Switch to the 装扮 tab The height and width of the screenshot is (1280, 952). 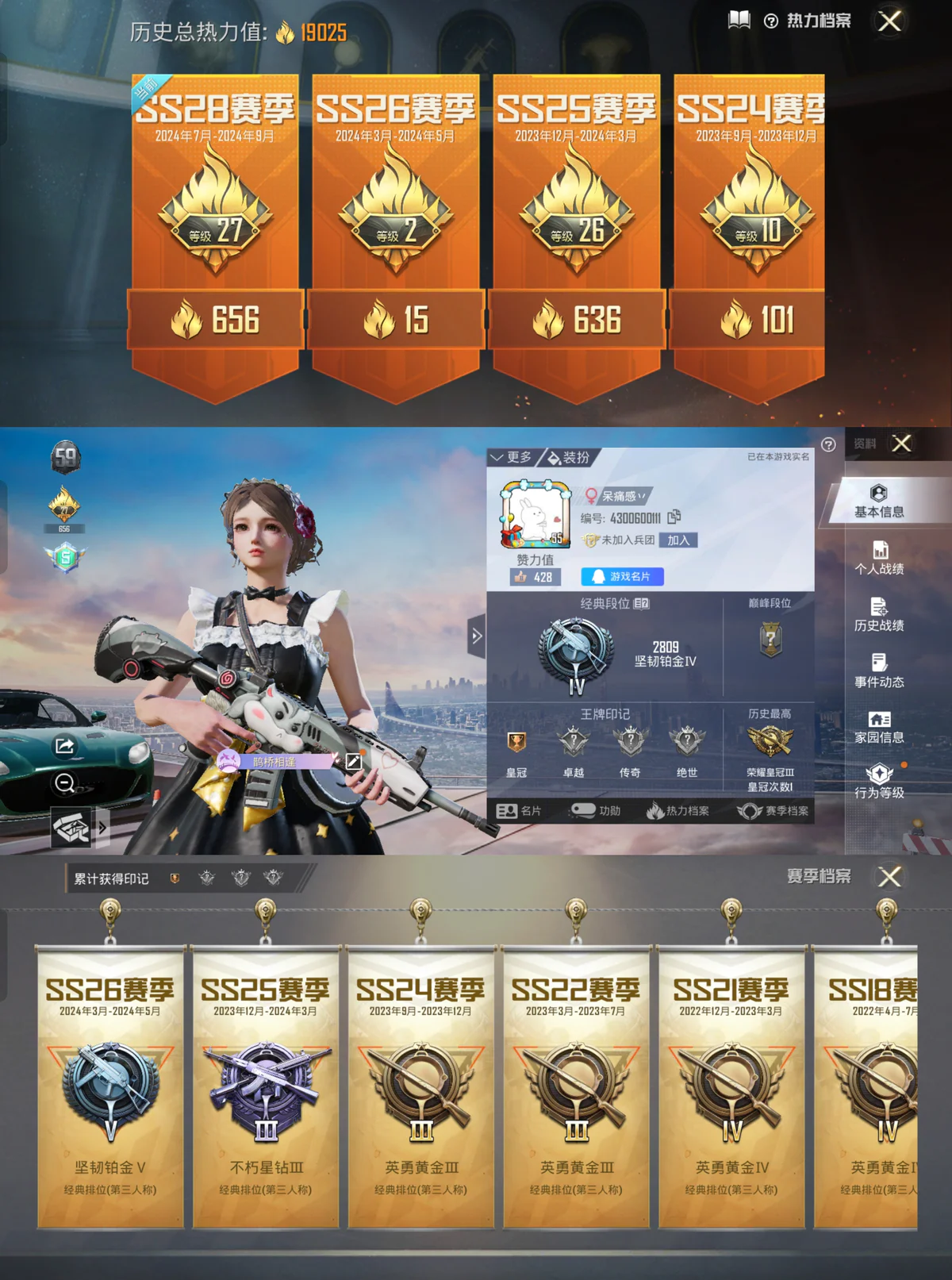(570, 457)
